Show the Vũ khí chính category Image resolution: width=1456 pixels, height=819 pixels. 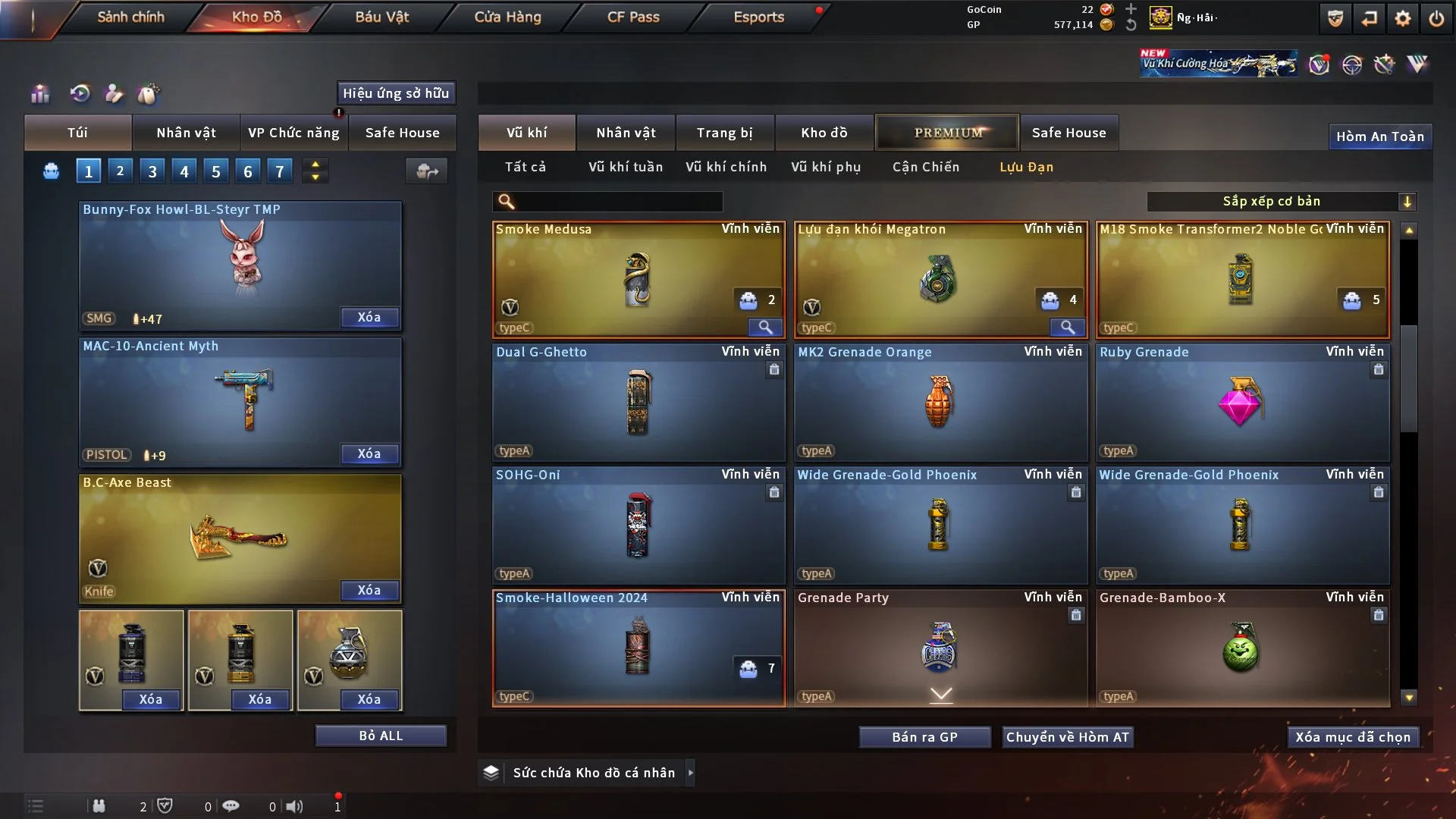point(726,167)
